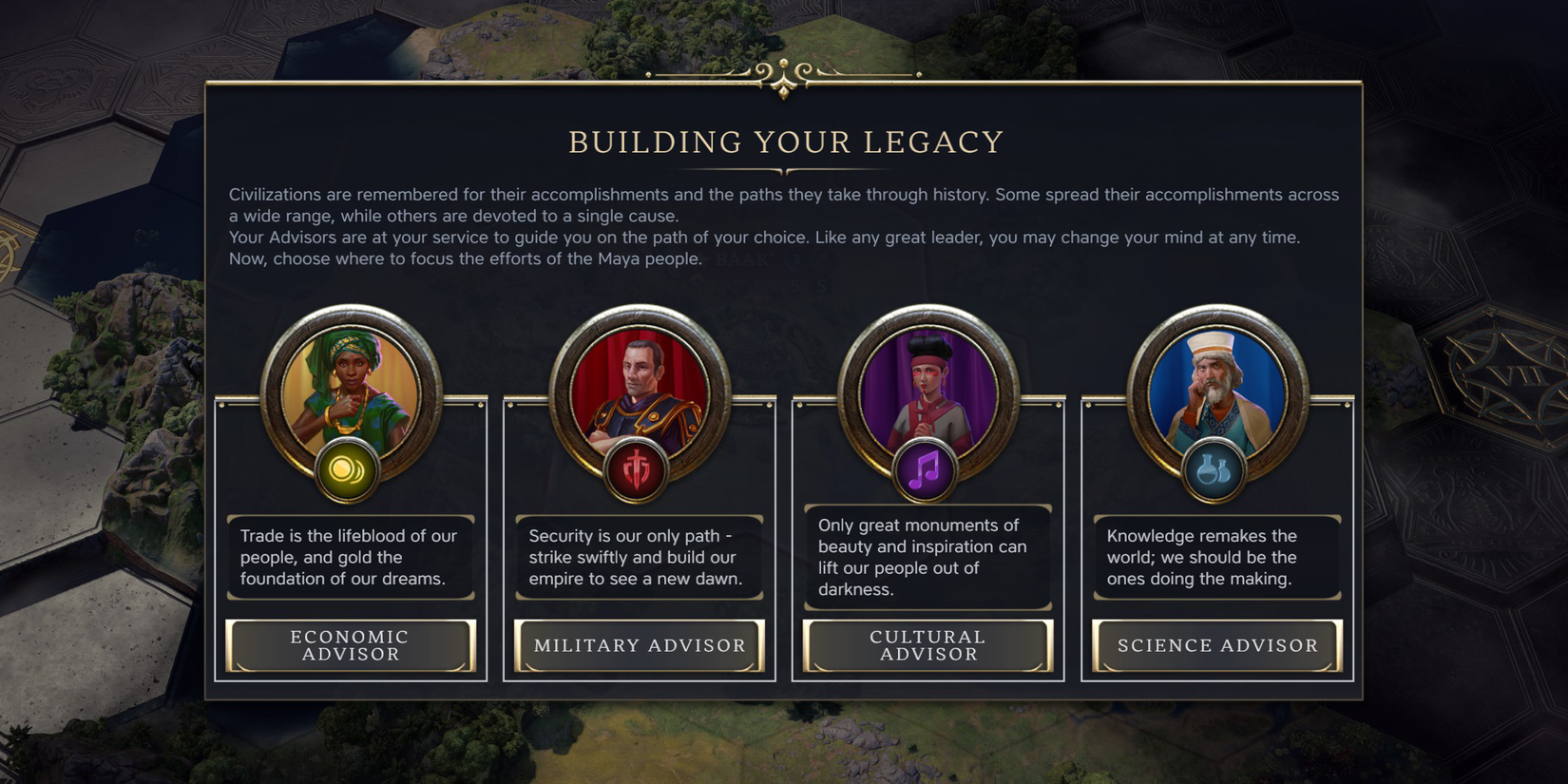Click the Building Your Legacy title

tap(785, 142)
